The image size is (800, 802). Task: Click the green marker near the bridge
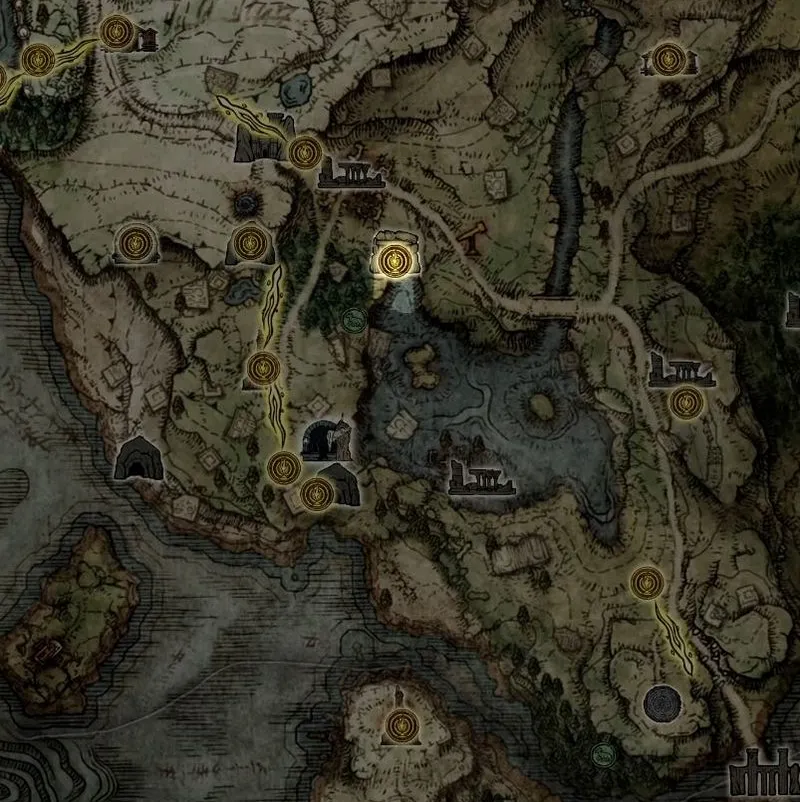pyautogui.click(x=602, y=752)
